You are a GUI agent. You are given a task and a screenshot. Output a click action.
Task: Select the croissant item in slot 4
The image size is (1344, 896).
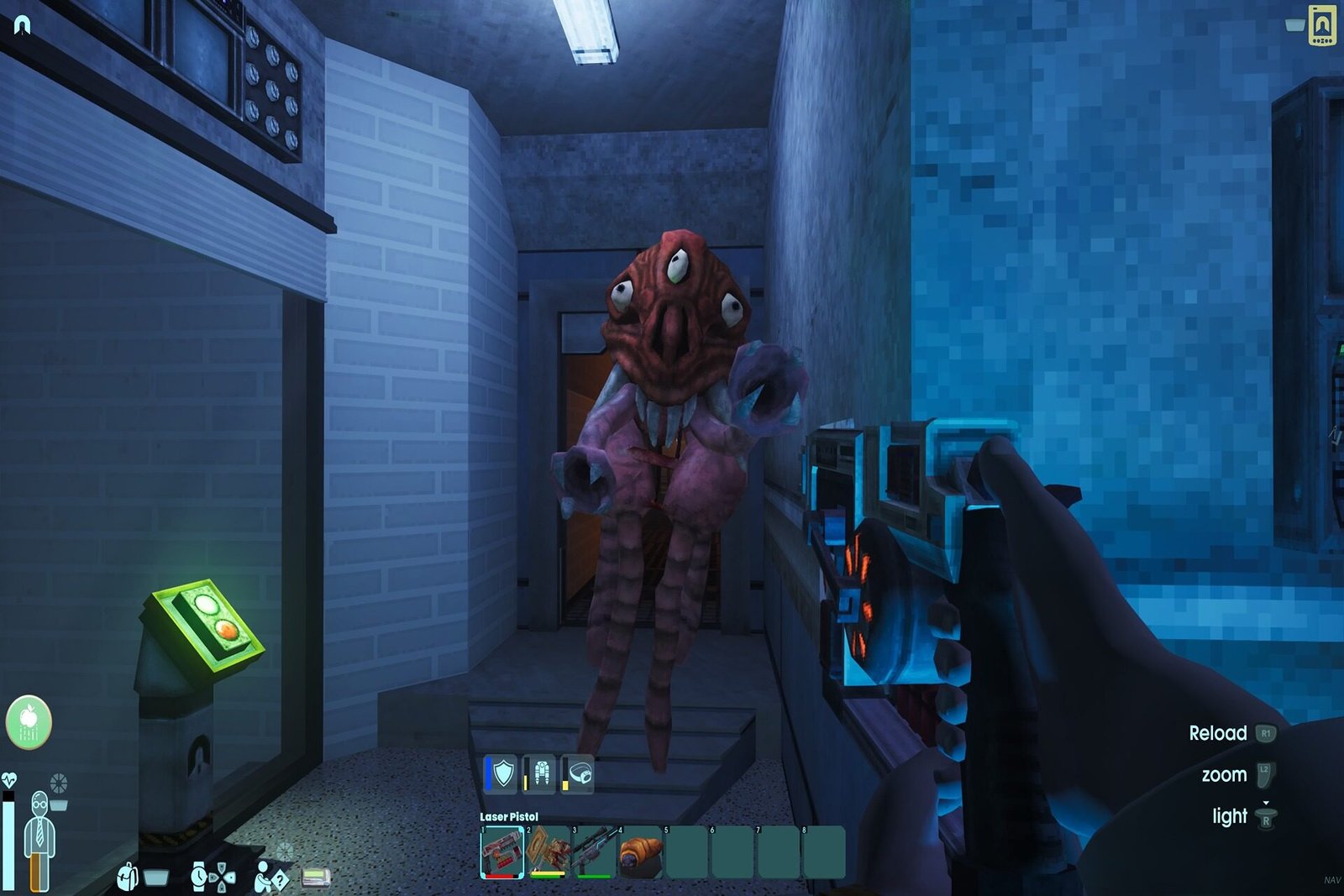click(640, 852)
